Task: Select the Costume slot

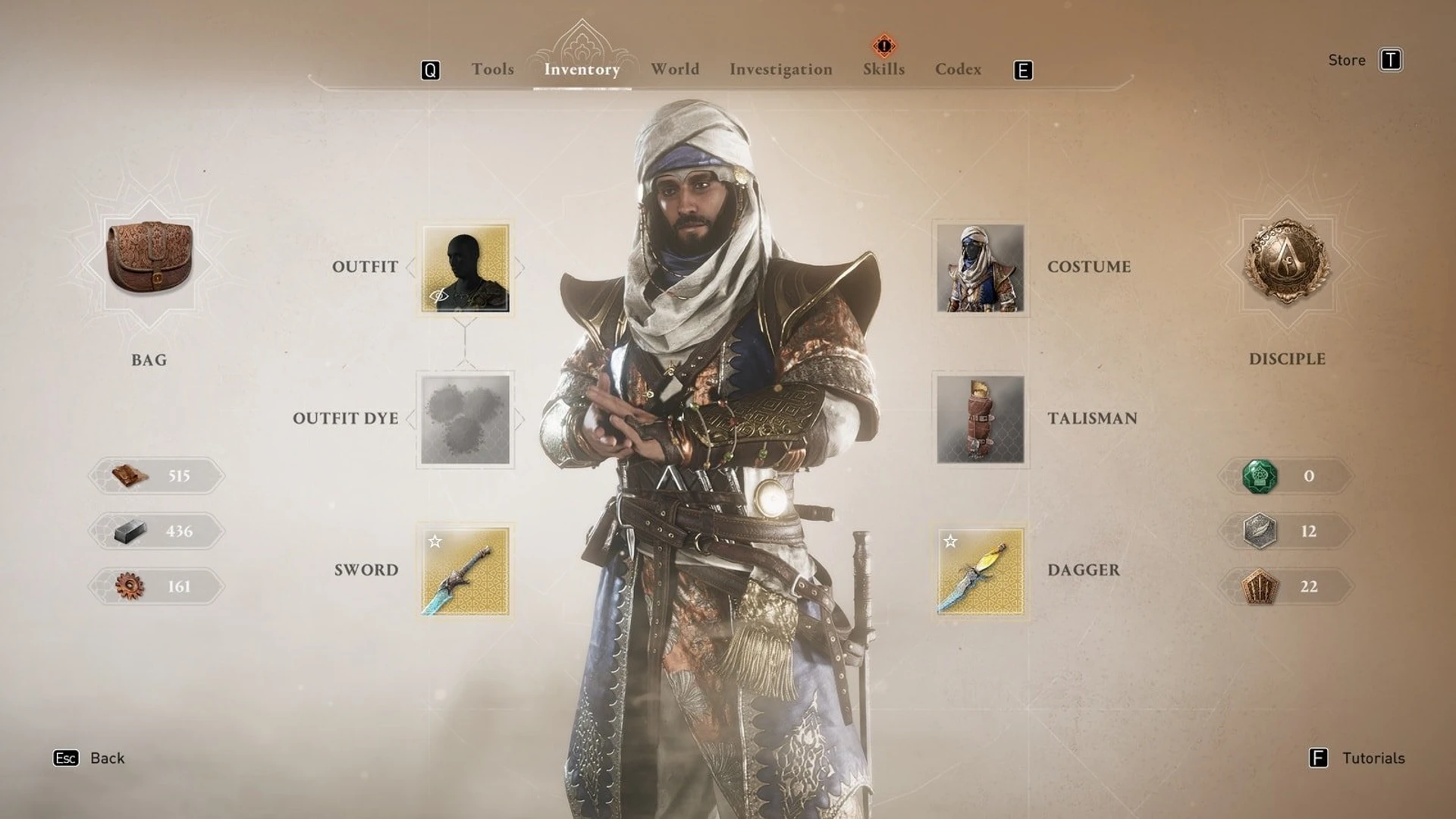Action: (x=981, y=267)
